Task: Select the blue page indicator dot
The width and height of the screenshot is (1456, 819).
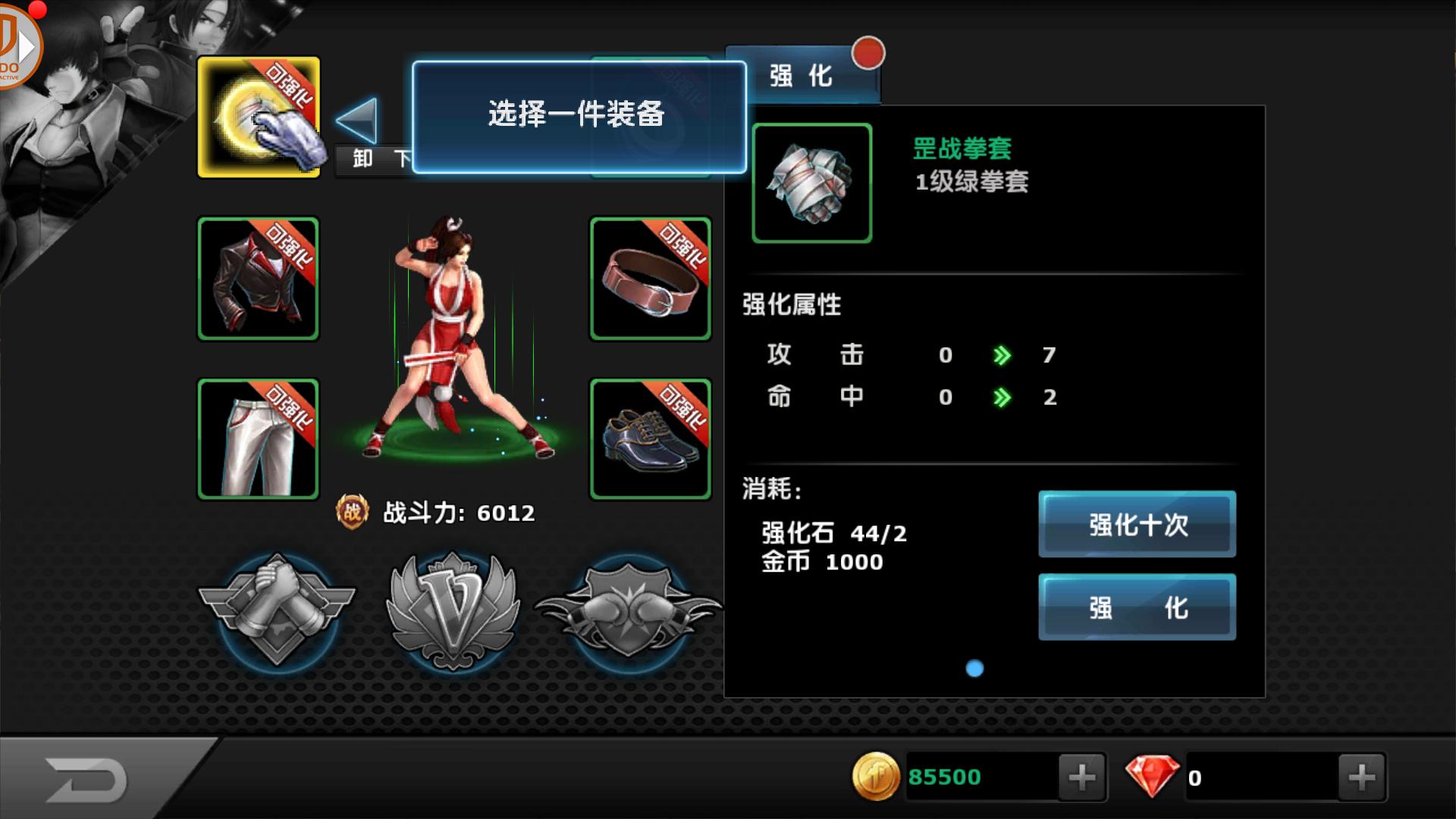Action: pos(974,668)
